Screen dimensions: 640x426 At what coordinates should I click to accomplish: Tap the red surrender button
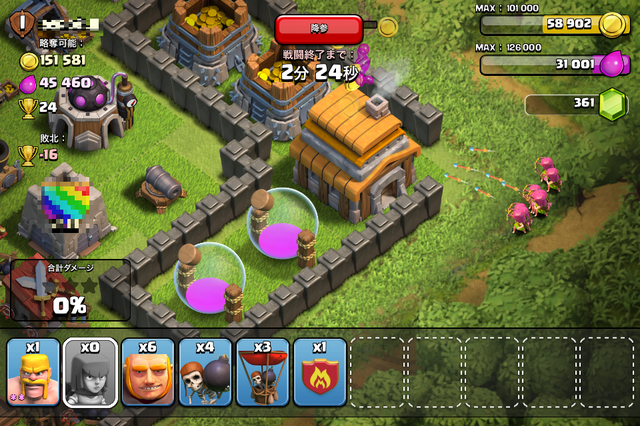(317, 26)
